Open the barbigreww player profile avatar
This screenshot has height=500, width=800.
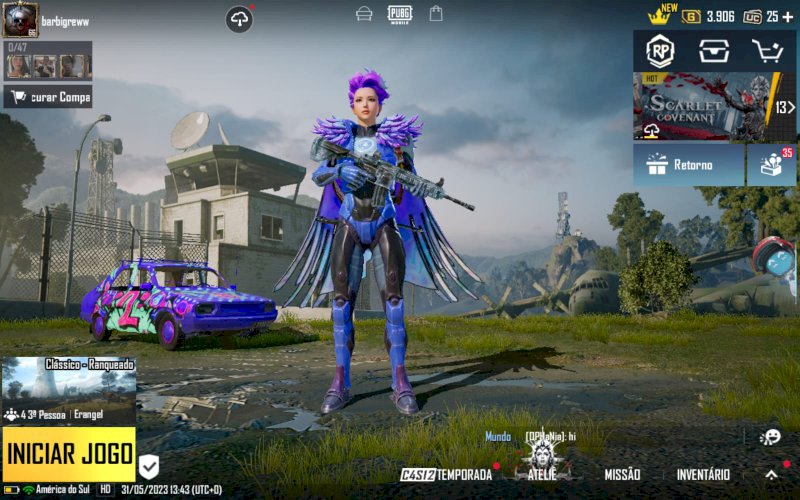20,20
